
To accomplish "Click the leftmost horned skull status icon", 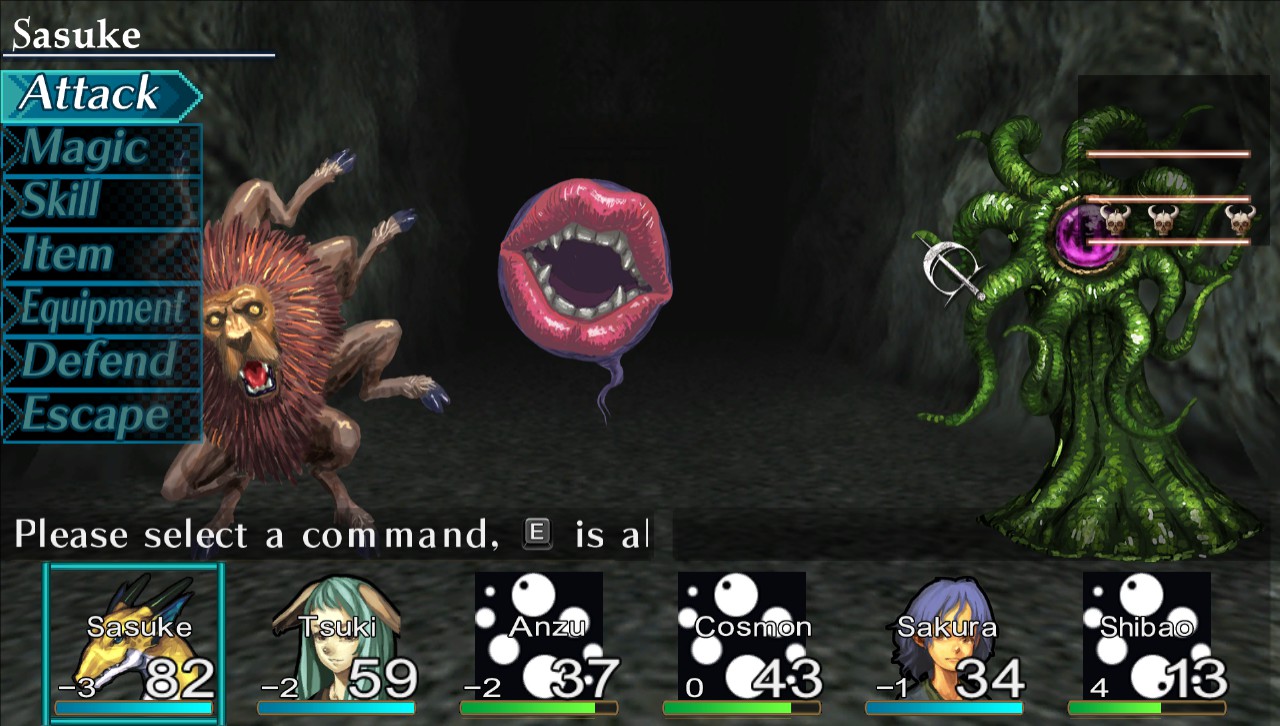I will (1116, 221).
